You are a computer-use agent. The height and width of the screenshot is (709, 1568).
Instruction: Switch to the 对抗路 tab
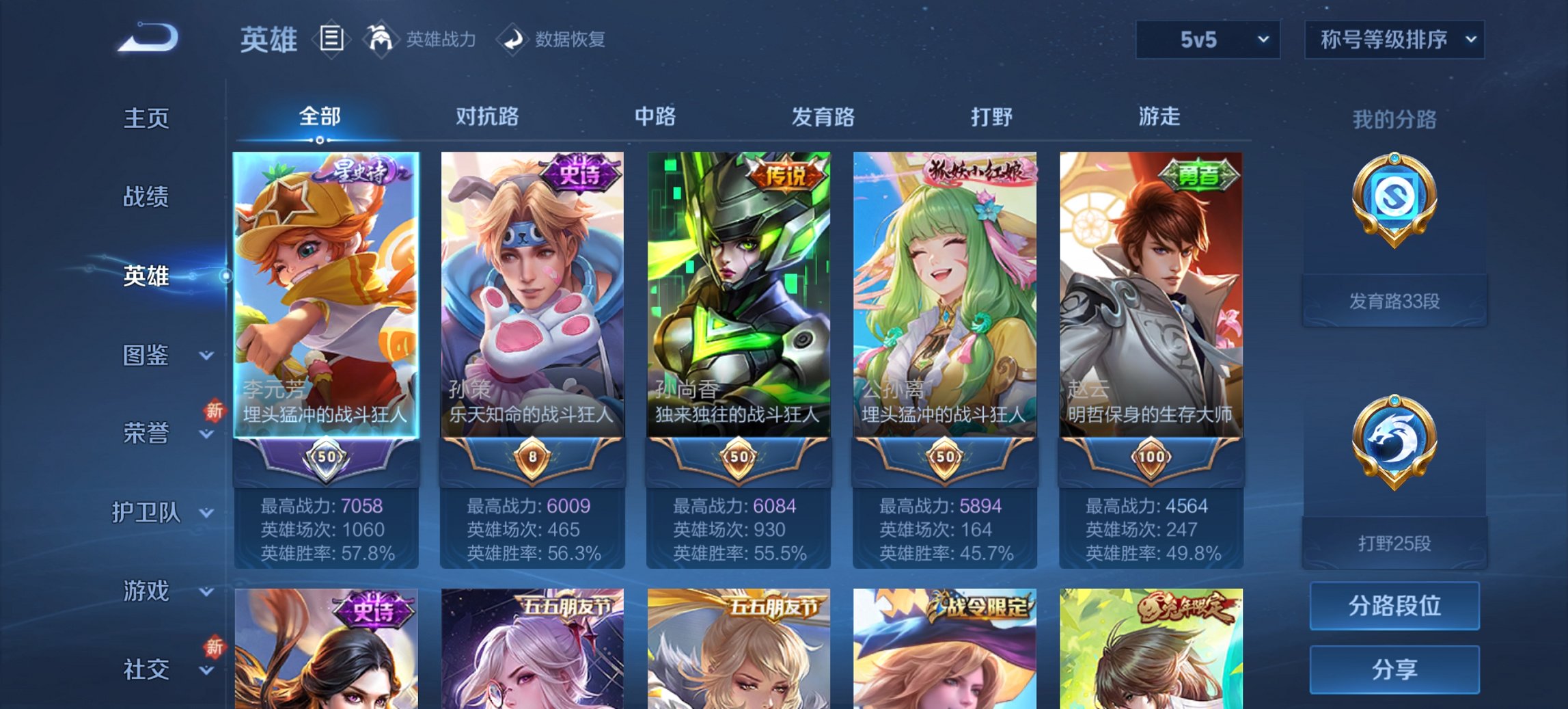(x=488, y=117)
